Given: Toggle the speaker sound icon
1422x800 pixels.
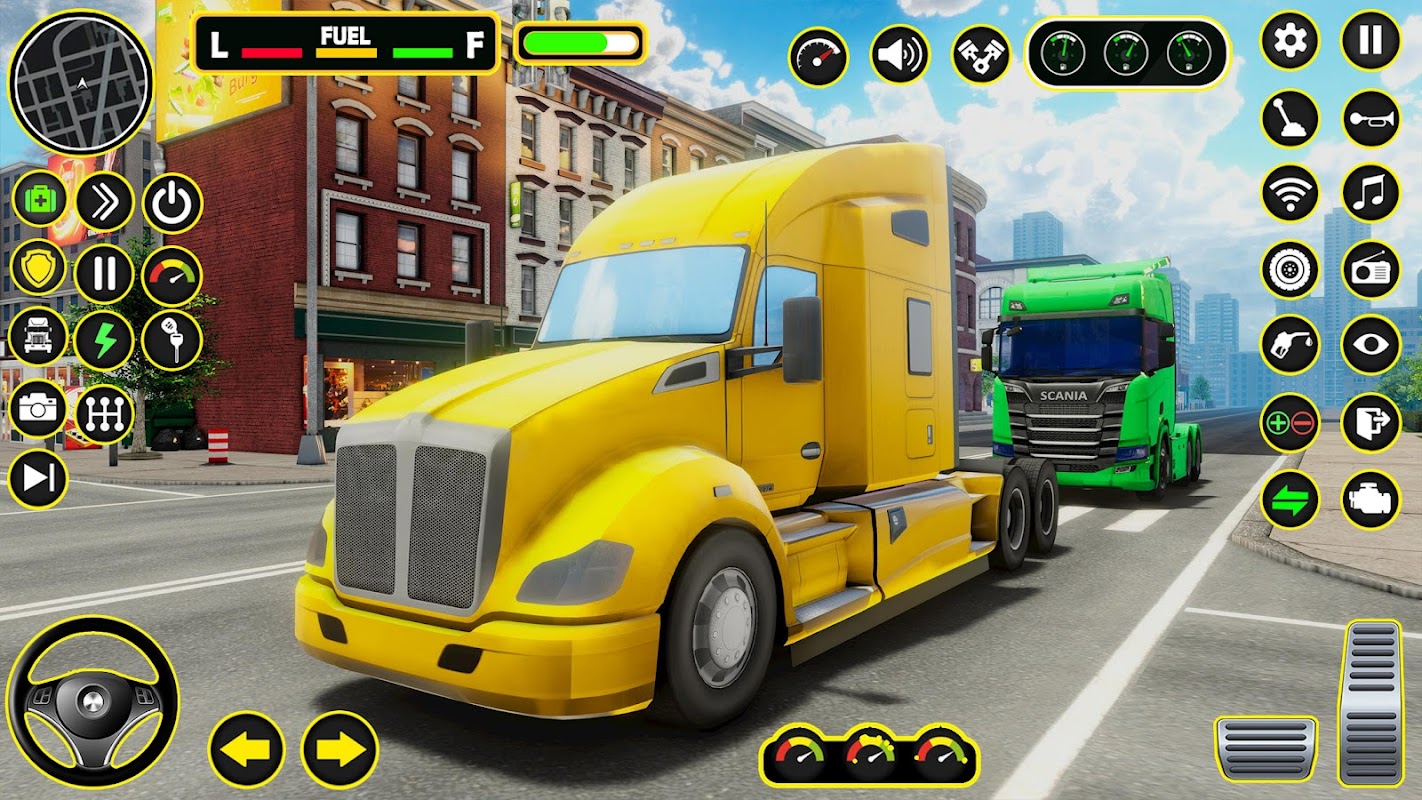Looking at the screenshot, I should [x=899, y=55].
